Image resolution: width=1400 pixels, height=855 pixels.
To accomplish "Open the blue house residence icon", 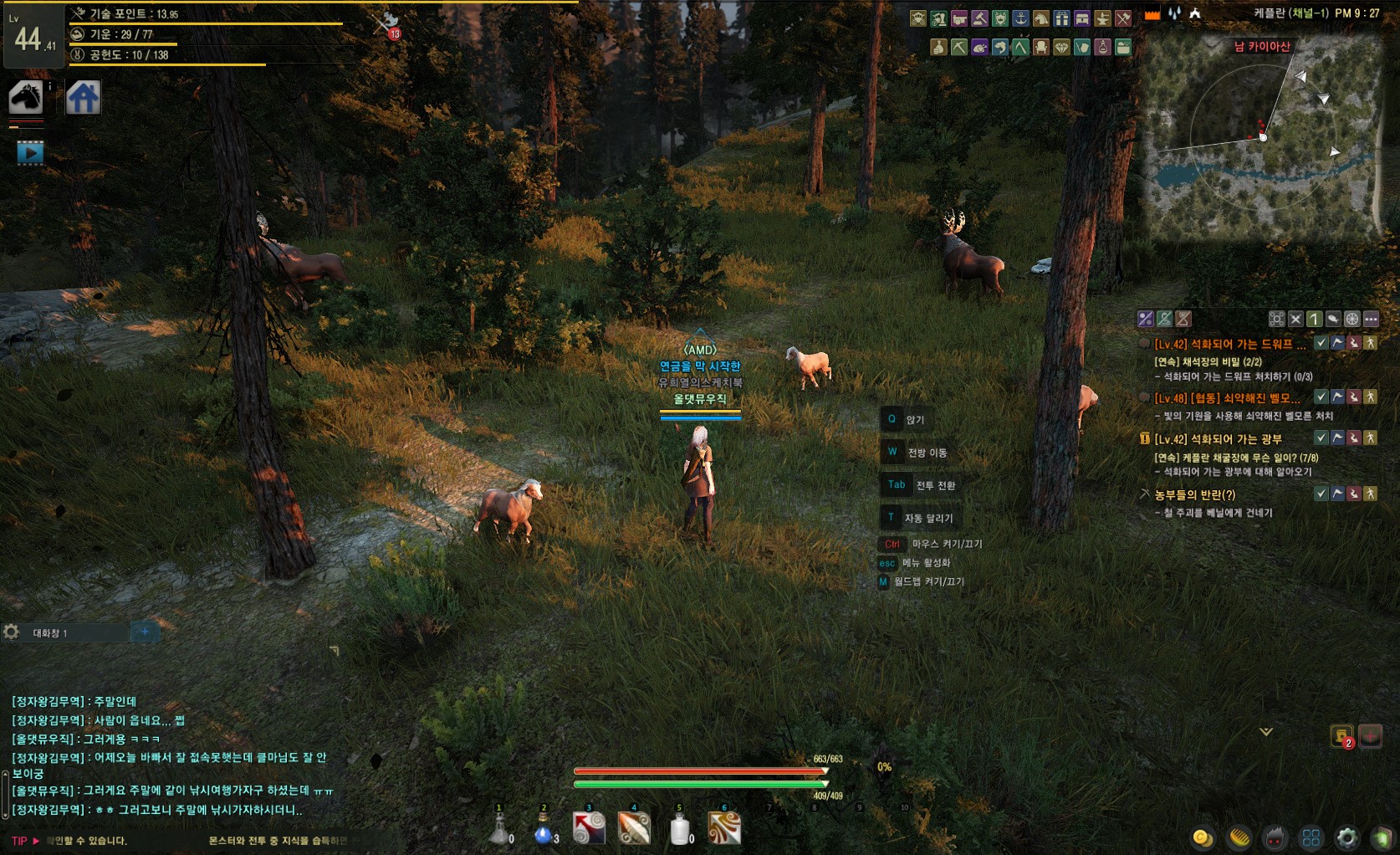I will [84, 98].
